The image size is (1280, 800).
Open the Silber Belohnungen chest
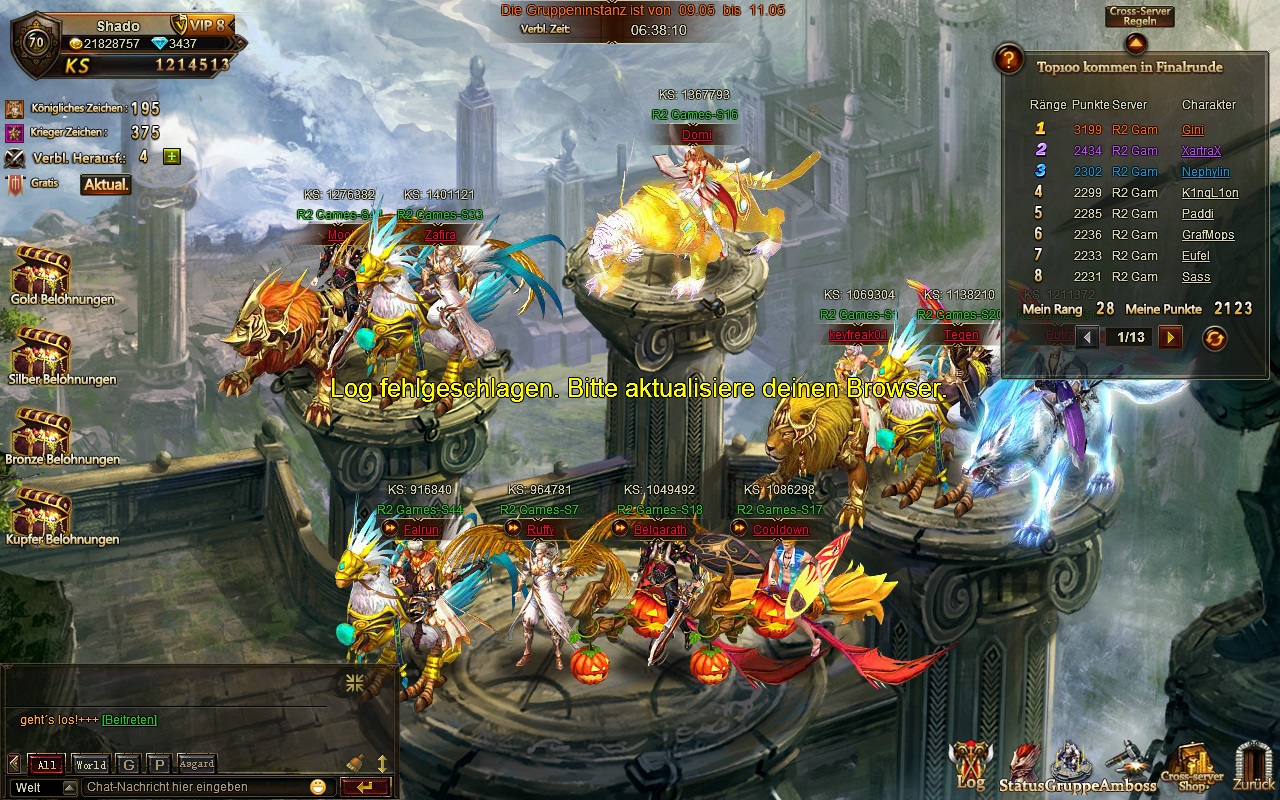tap(41, 350)
